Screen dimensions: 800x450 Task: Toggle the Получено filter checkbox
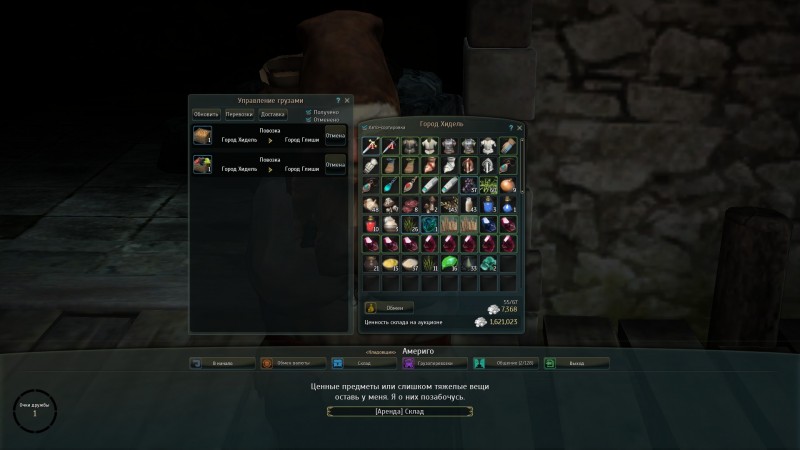point(308,112)
